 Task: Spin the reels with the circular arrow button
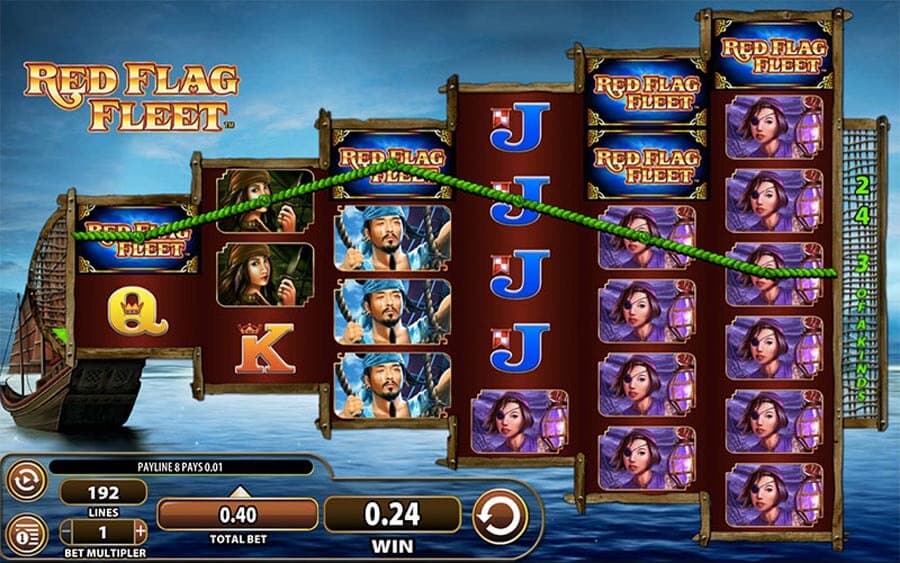click(499, 517)
